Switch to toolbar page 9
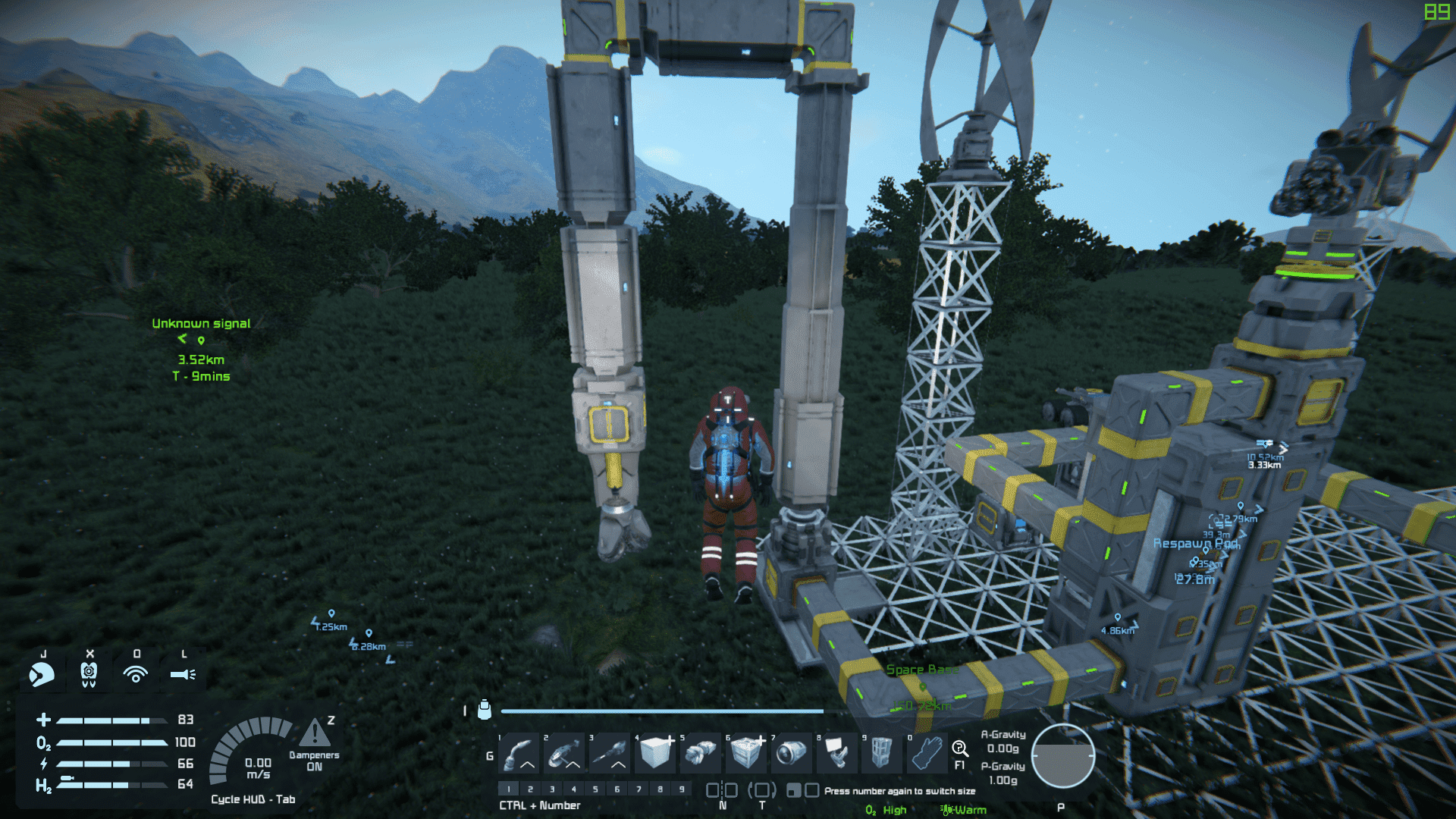 [682, 789]
